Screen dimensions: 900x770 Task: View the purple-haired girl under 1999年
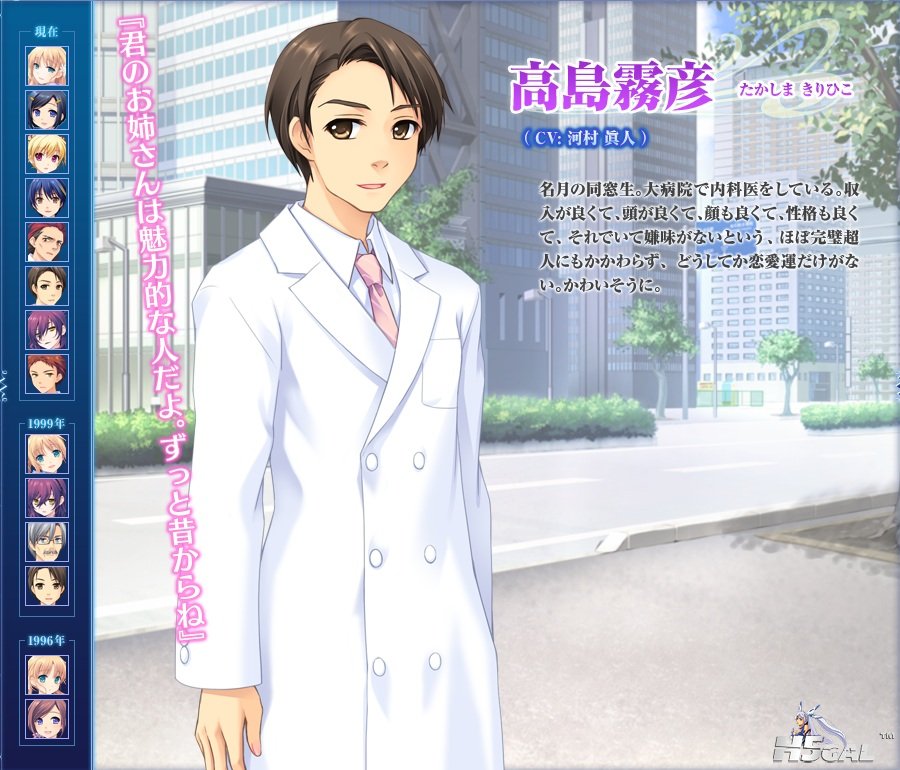(47, 497)
